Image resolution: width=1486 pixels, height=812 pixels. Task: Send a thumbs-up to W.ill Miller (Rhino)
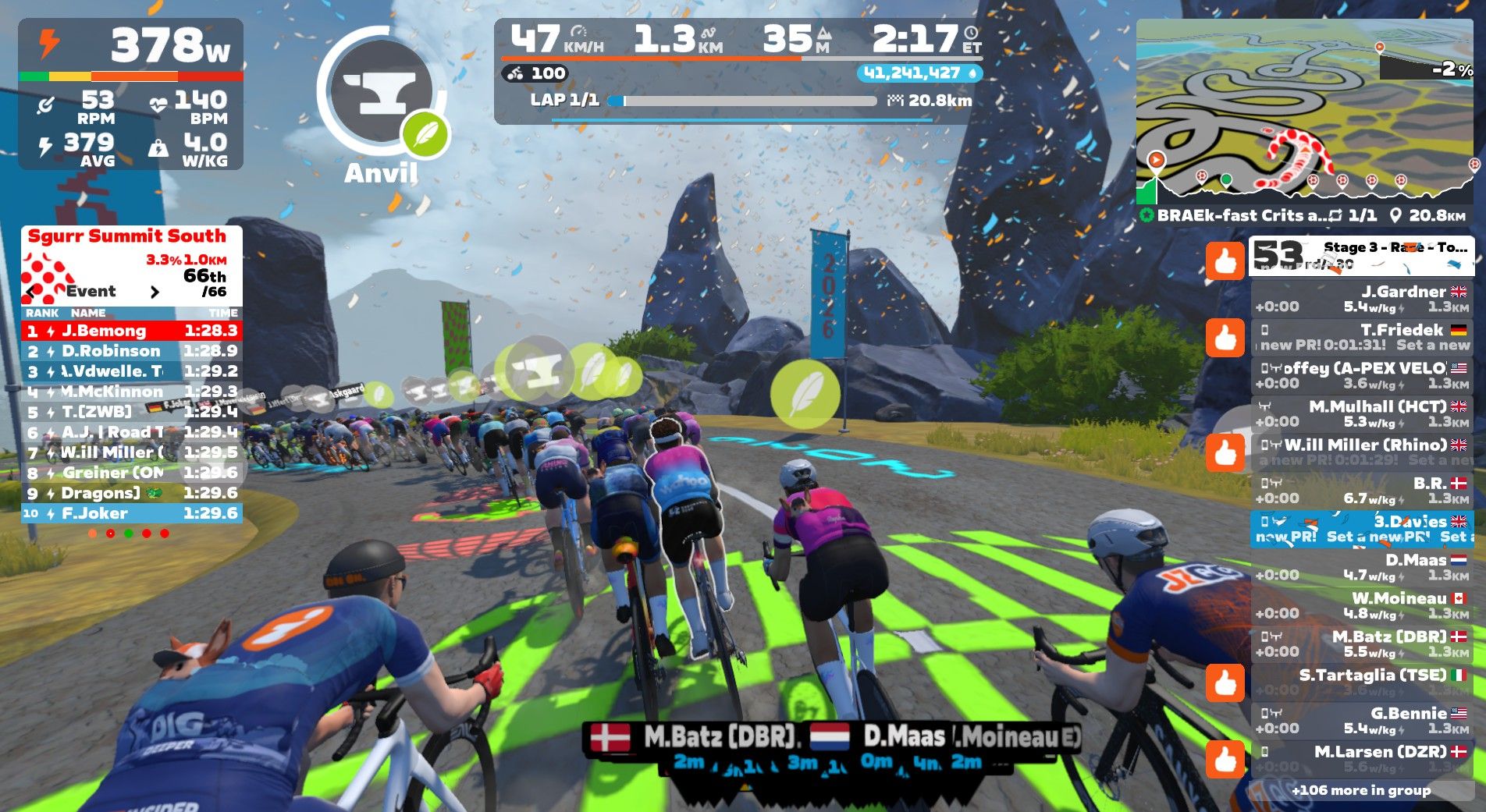pyautogui.click(x=1225, y=452)
